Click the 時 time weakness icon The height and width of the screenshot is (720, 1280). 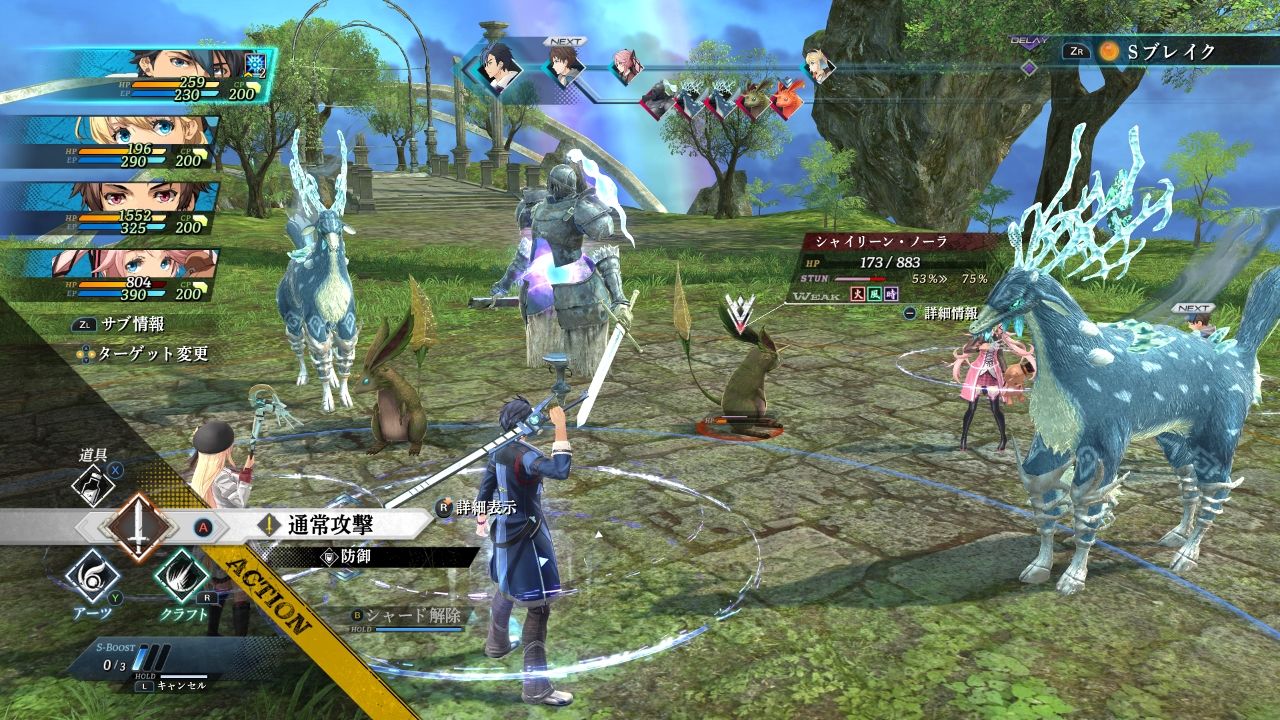890,296
